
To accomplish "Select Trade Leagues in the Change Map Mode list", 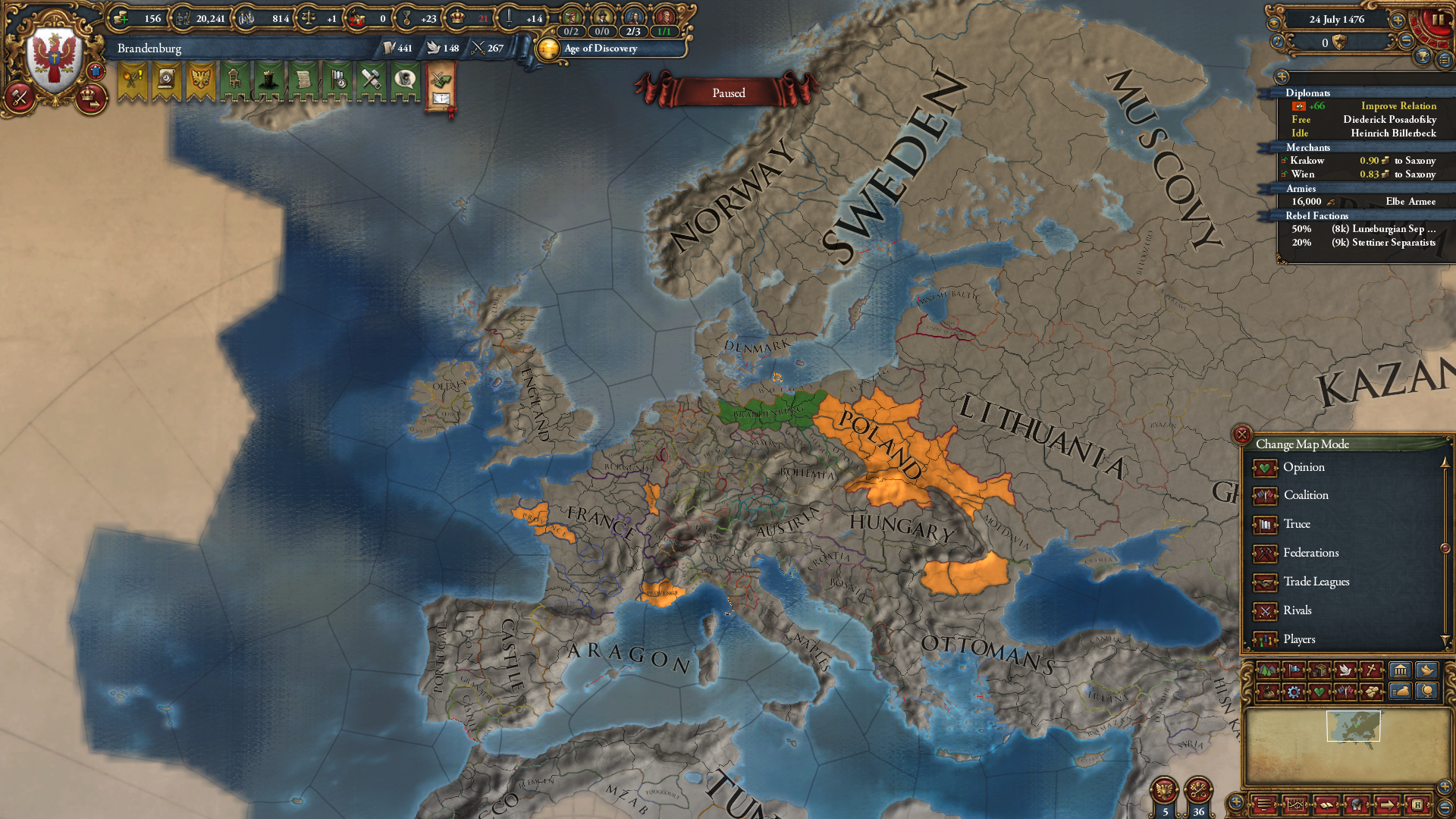I will pos(1316,582).
